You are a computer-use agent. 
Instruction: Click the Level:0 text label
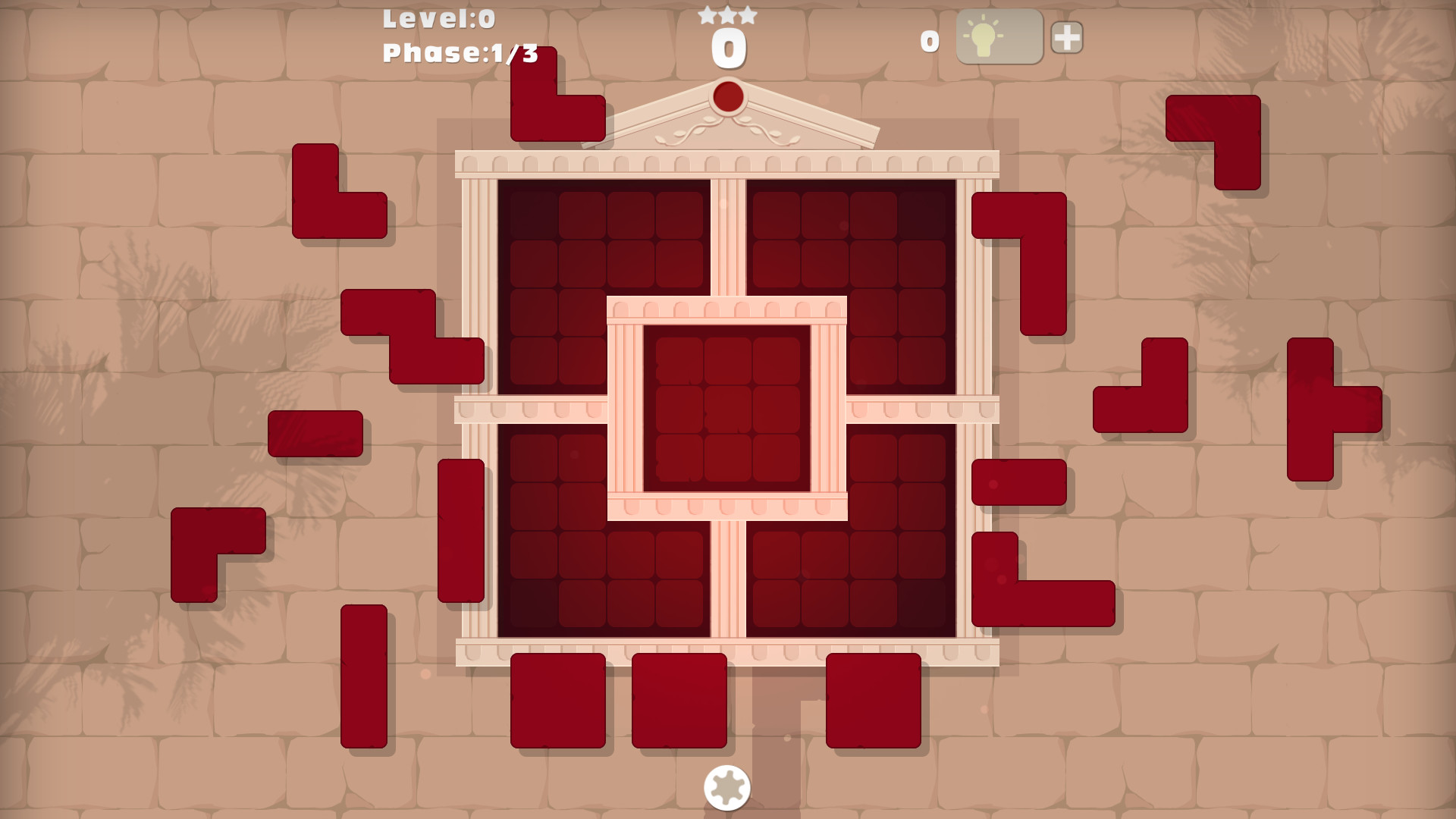pos(438,19)
